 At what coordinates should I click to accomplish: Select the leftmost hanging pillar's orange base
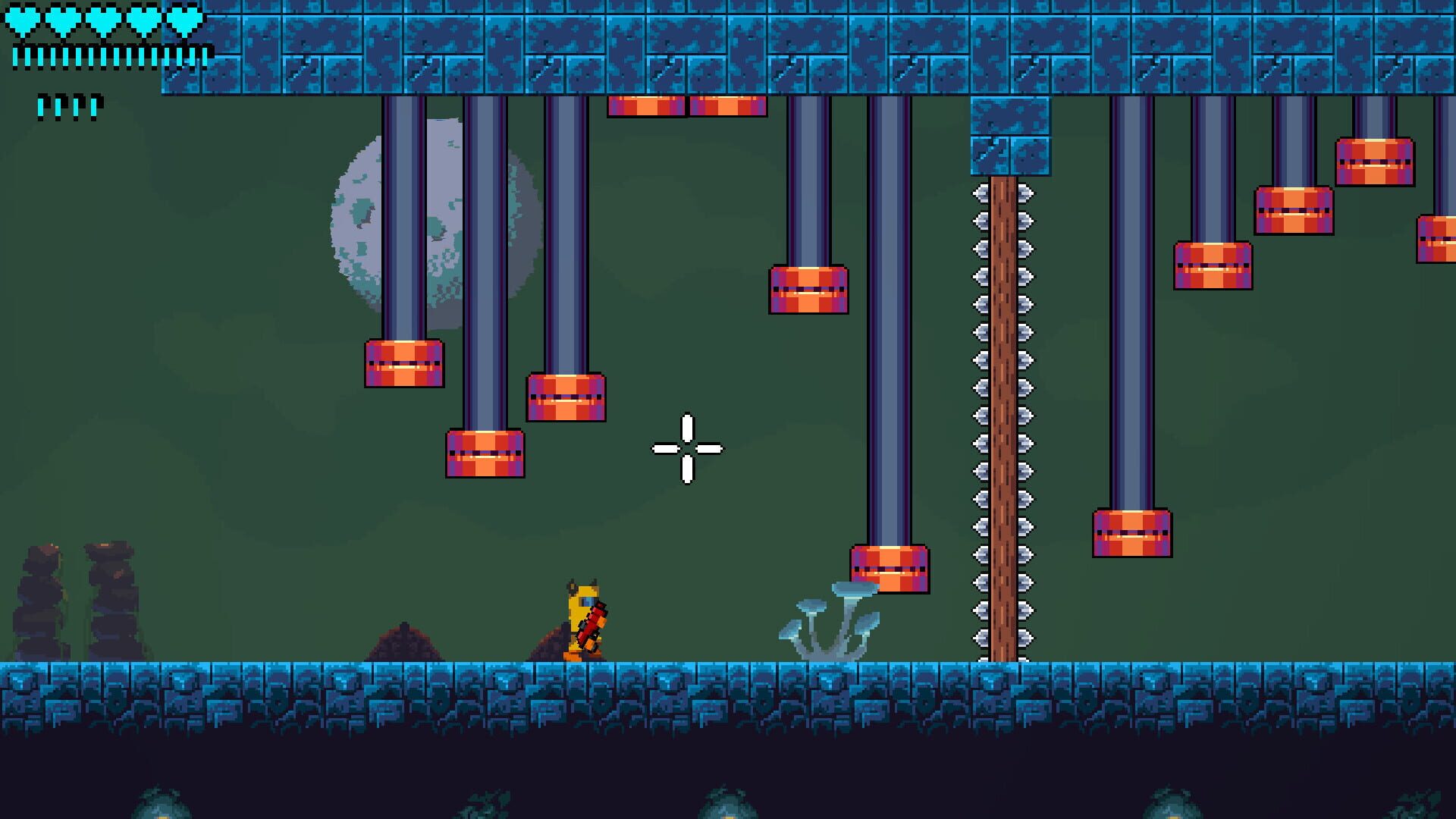pyautogui.click(x=403, y=364)
